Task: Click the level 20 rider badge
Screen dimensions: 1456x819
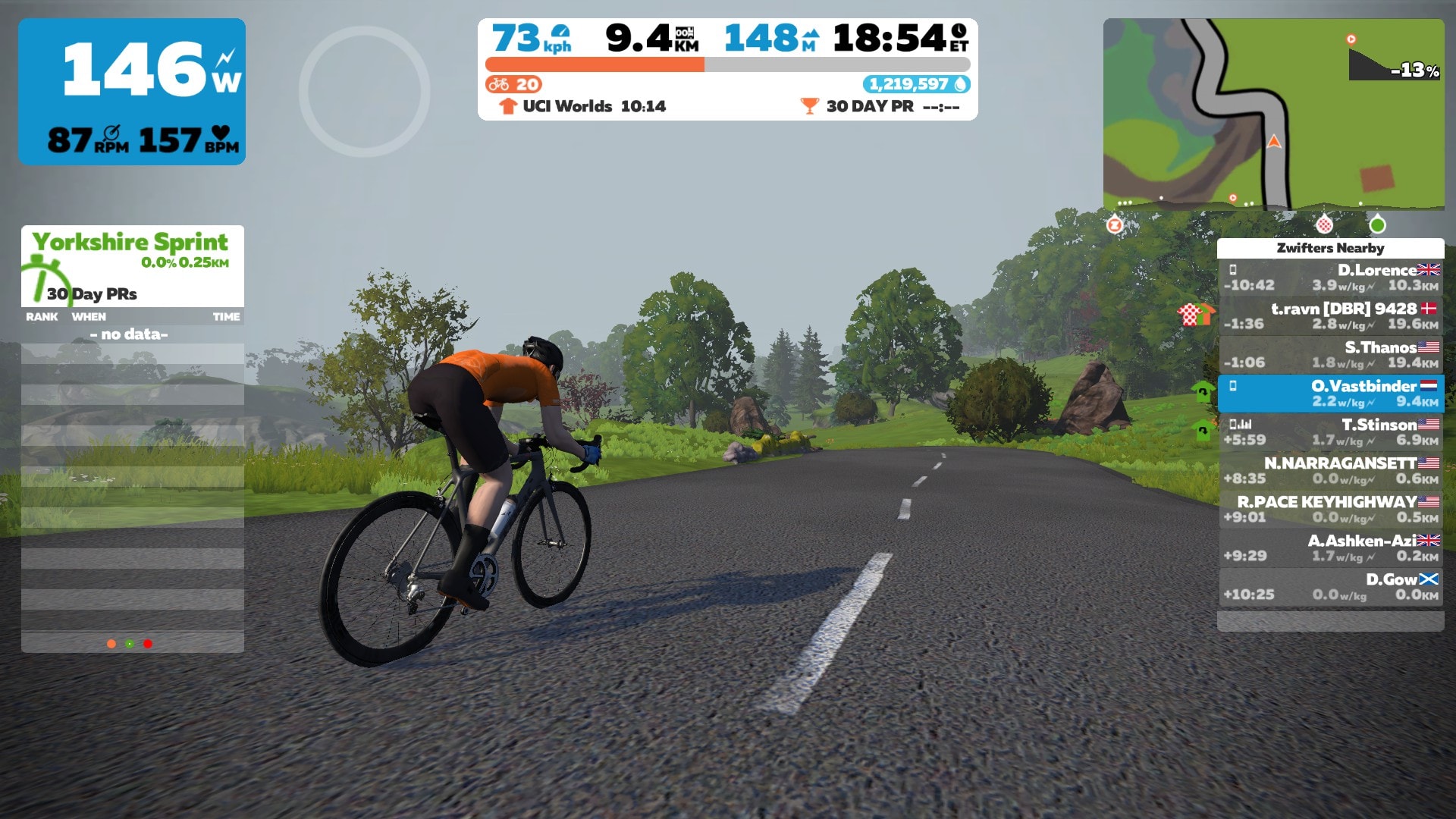Action: (514, 84)
